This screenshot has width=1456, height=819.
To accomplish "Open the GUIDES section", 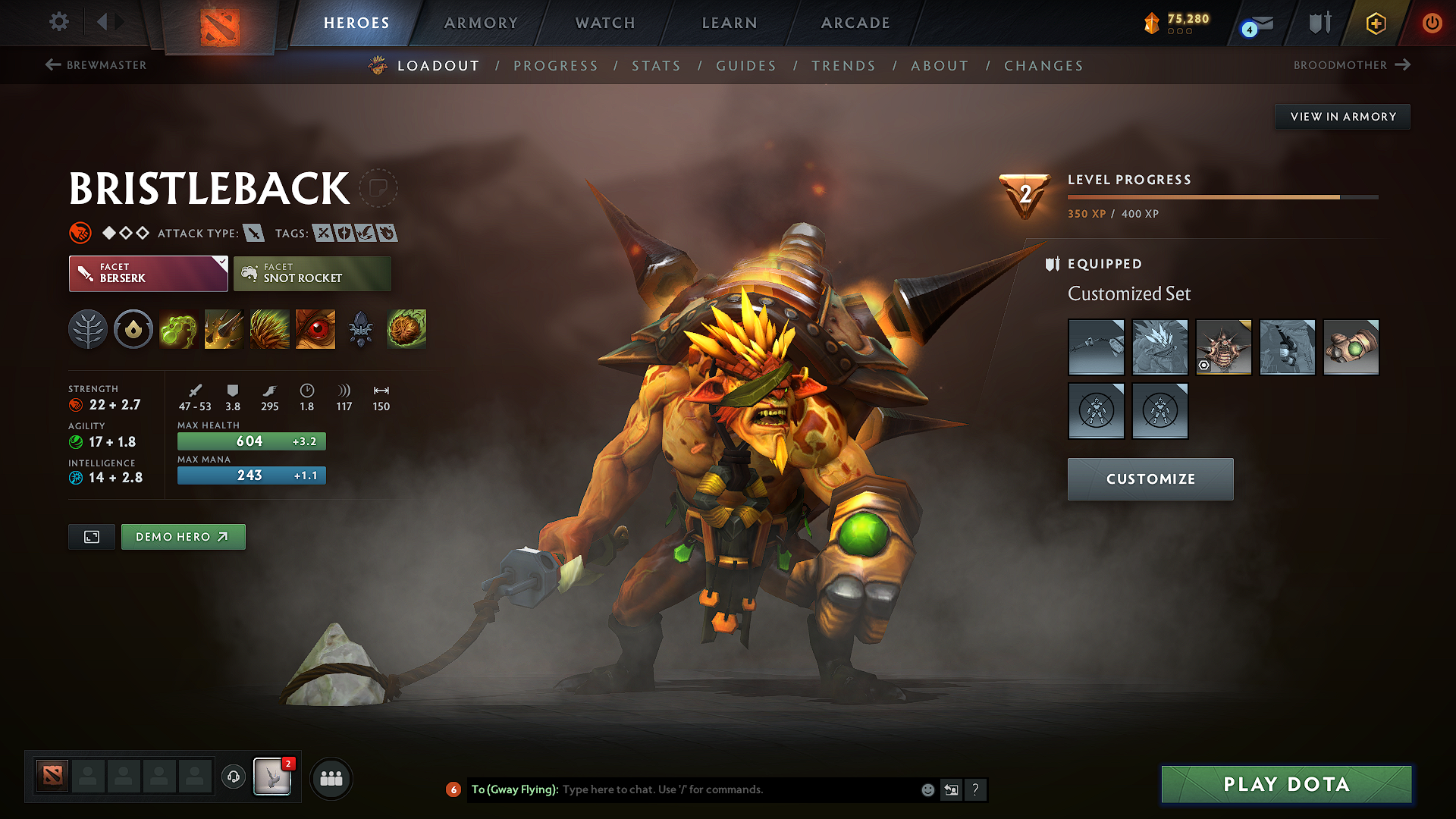I will 746,65.
